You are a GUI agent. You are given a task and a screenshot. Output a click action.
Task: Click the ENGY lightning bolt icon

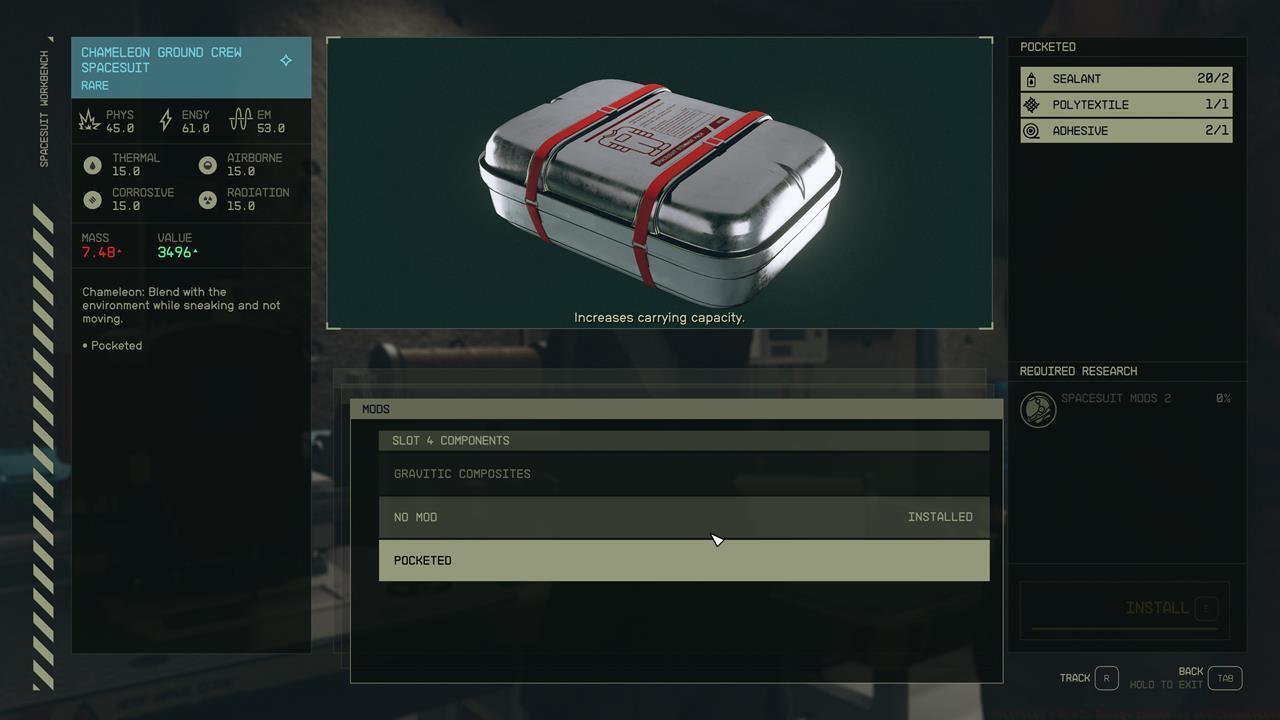[x=164, y=119]
